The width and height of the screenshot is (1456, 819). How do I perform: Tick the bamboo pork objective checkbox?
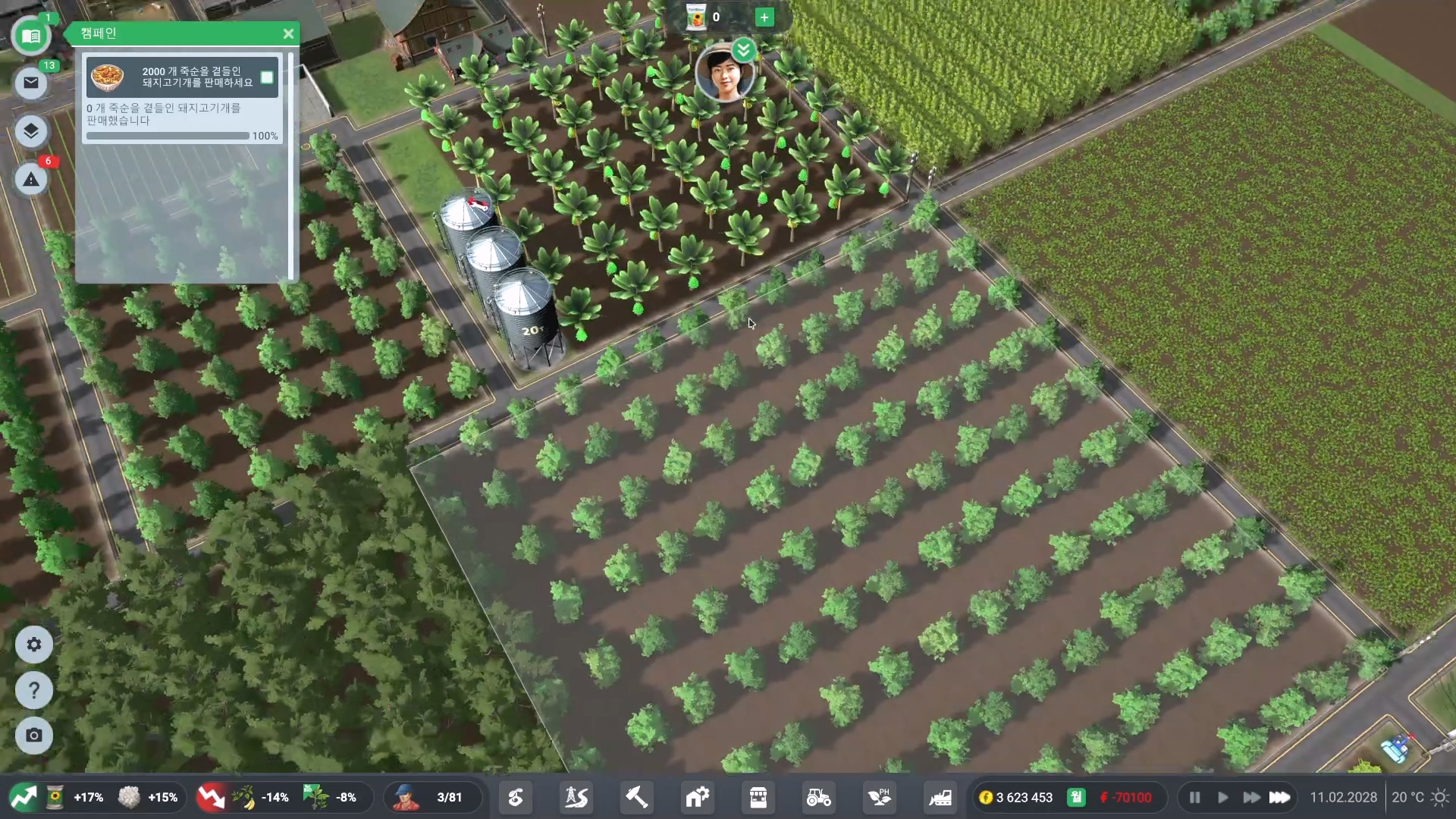point(267,77)
